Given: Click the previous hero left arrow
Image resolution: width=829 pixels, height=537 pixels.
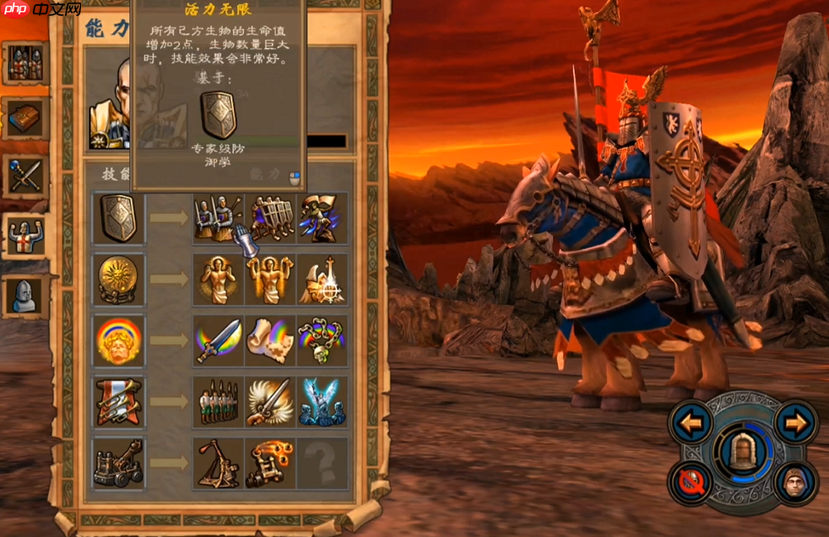Looking at the screenshot, I should [691, 422].
